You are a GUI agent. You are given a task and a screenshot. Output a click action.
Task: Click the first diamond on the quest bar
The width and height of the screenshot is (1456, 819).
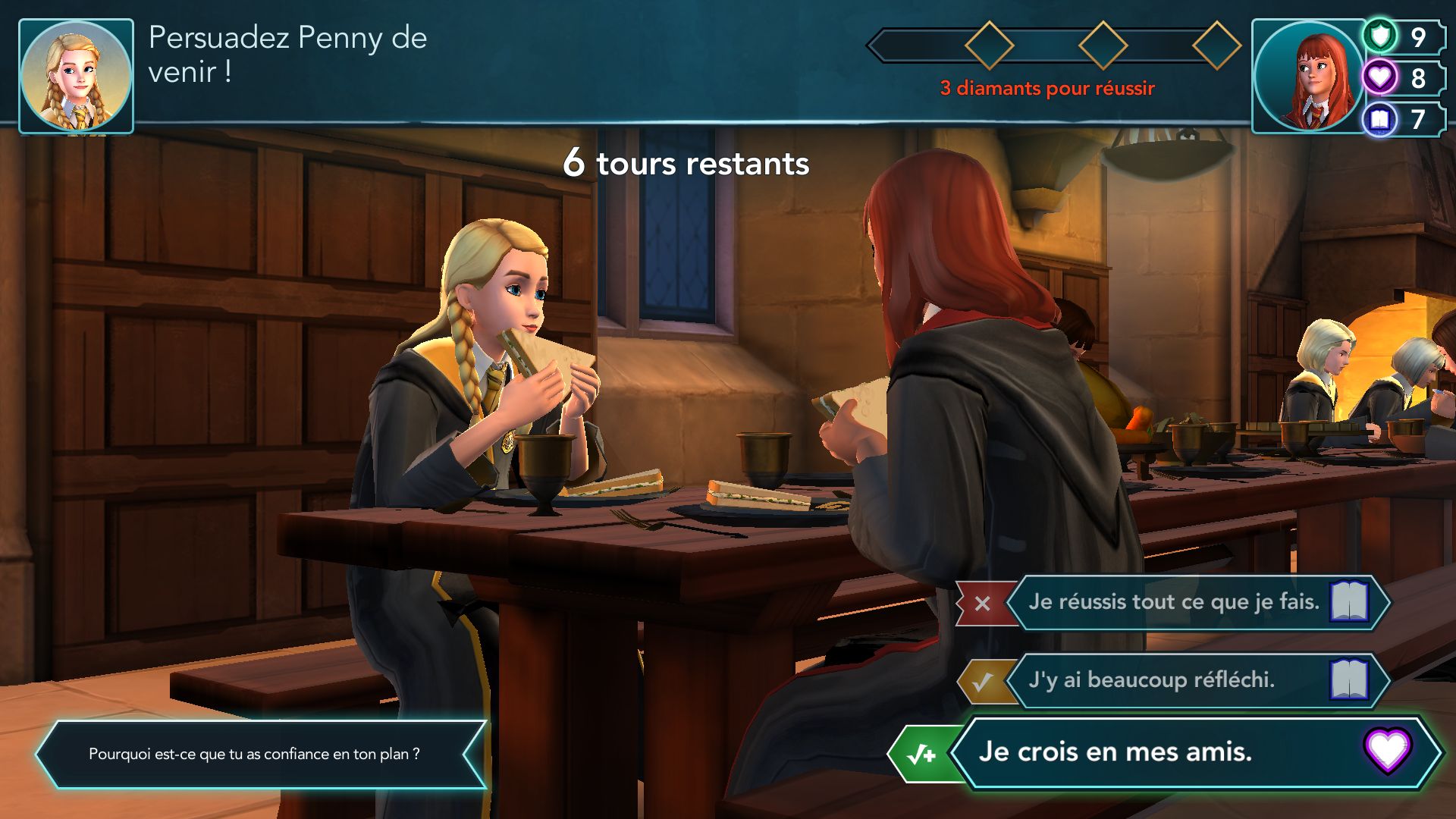[x=991, y=44]
